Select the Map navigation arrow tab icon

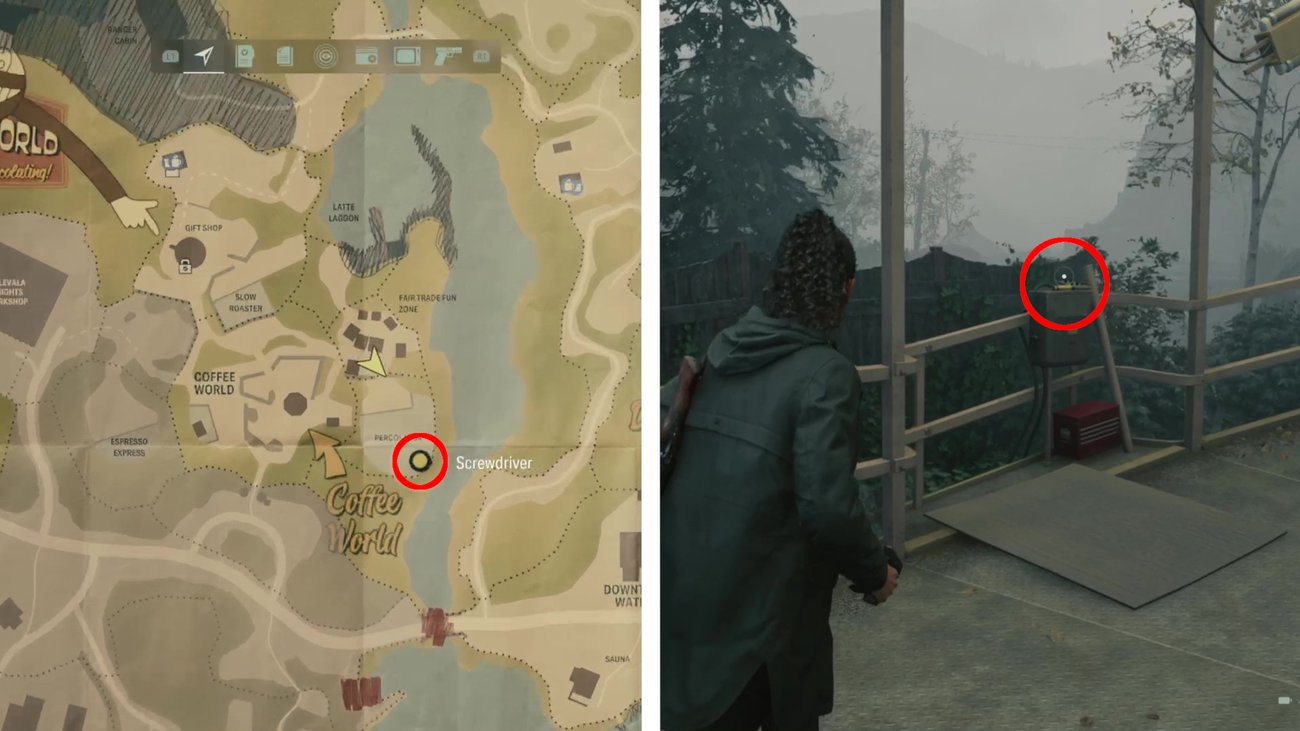204,57
